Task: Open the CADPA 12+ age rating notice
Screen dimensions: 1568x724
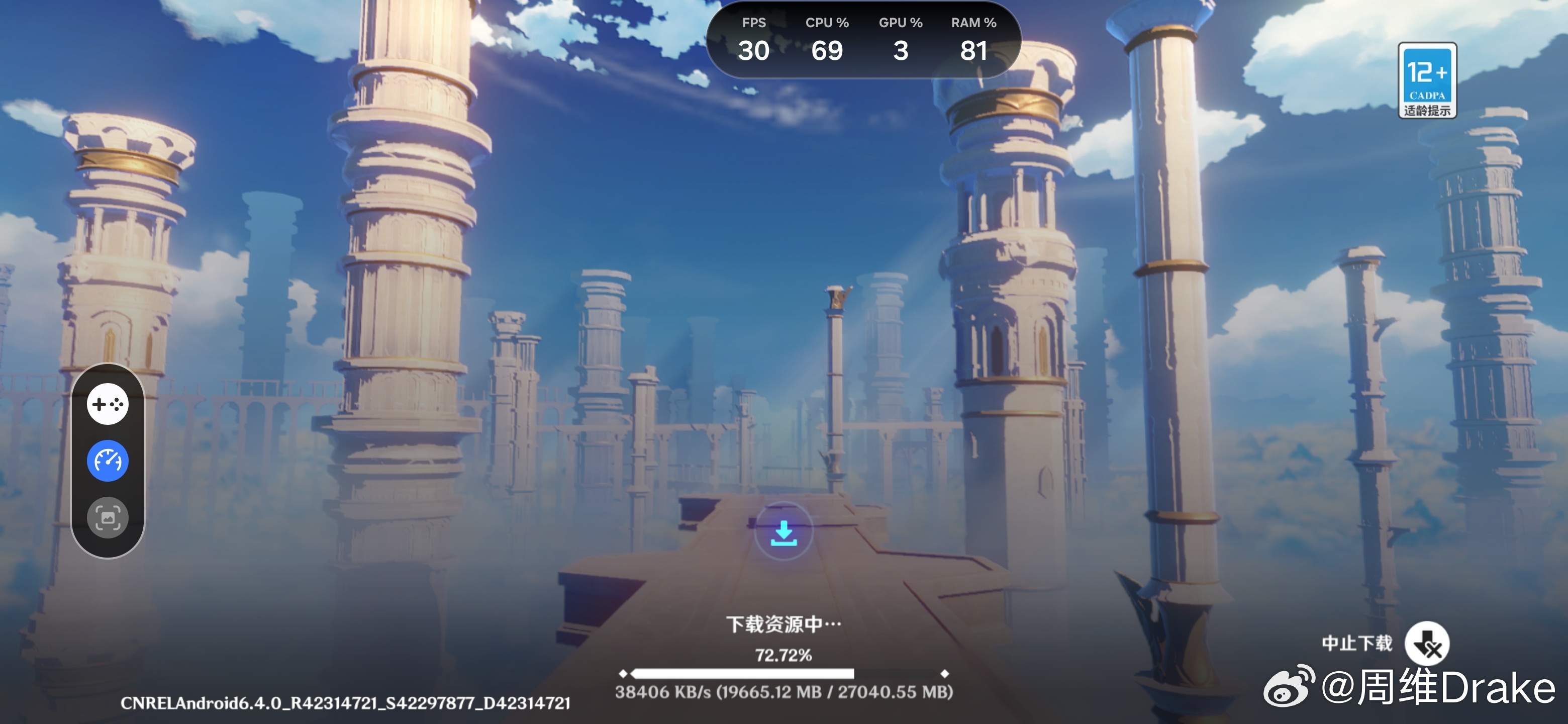Action: (x=1427, y=80)
